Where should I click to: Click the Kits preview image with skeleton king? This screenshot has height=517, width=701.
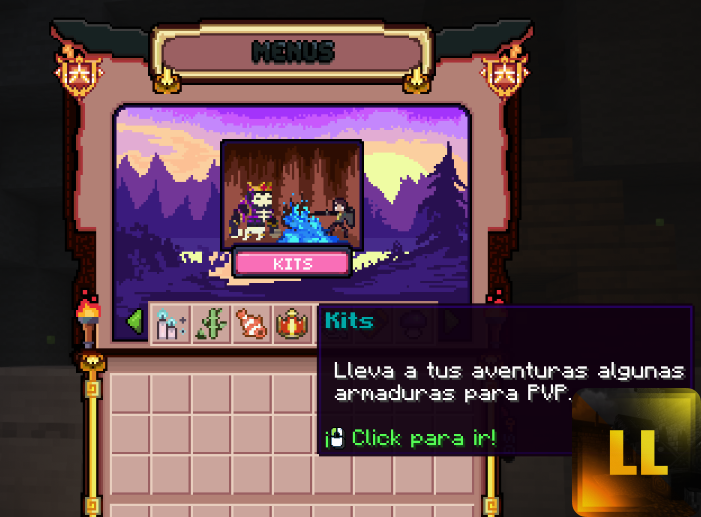(x=291, y=194)
